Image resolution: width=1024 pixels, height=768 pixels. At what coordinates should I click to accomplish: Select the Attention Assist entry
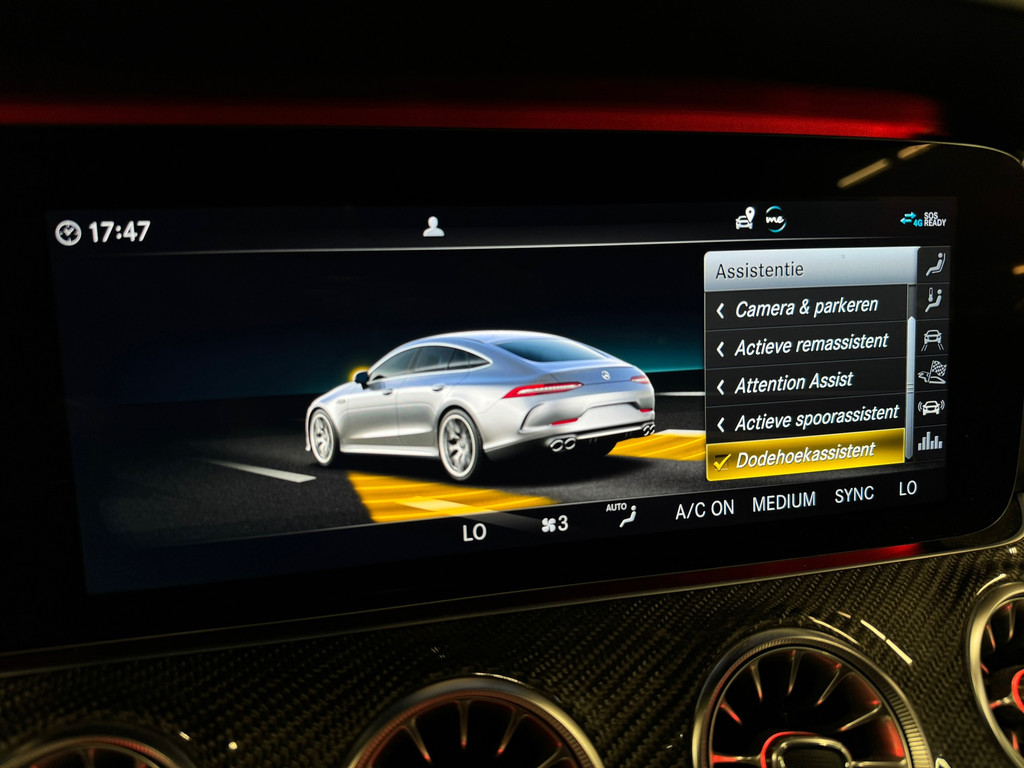[793, 383]
